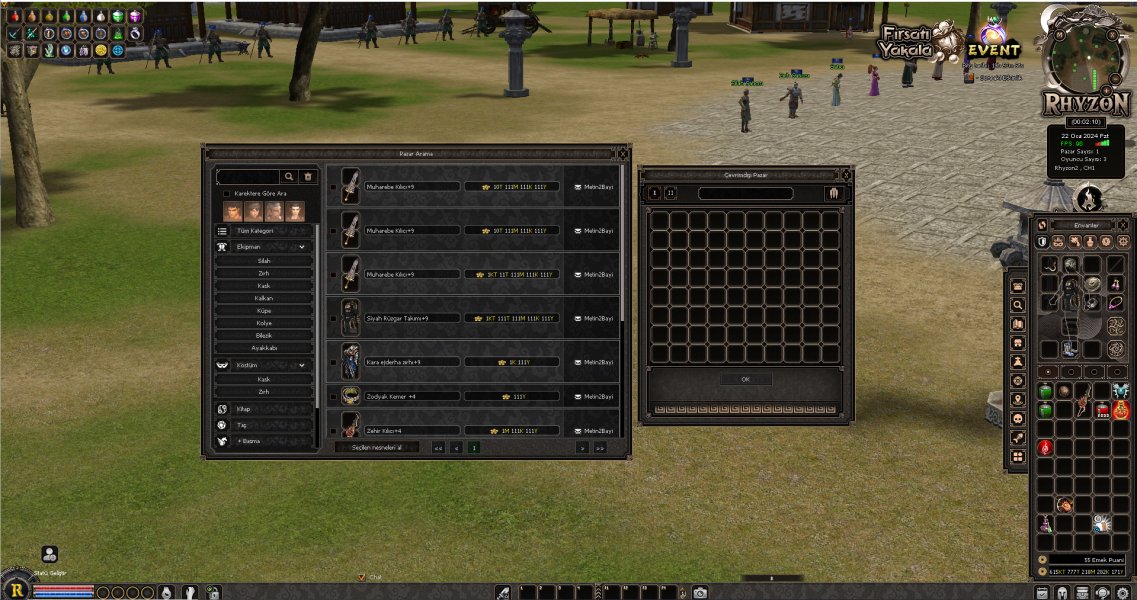Open the Kitap category

[243, 409]
